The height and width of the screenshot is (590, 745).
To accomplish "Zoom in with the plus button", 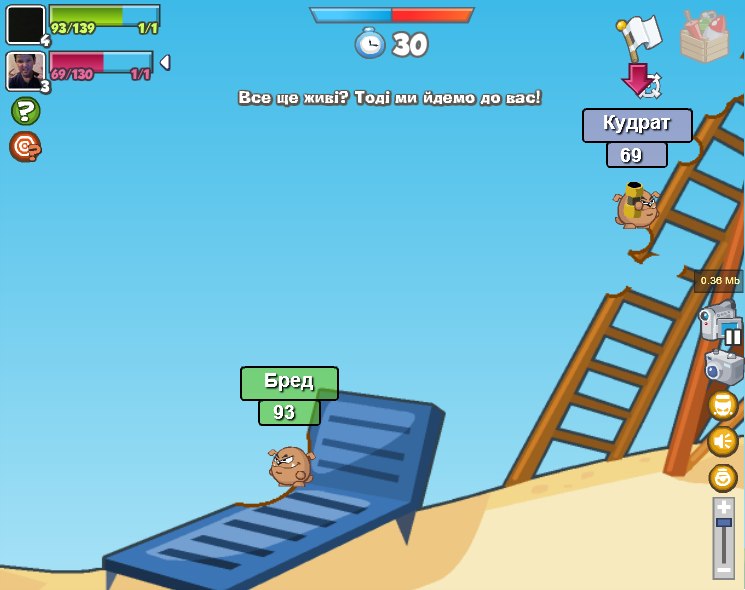I will tap(723, 507).
